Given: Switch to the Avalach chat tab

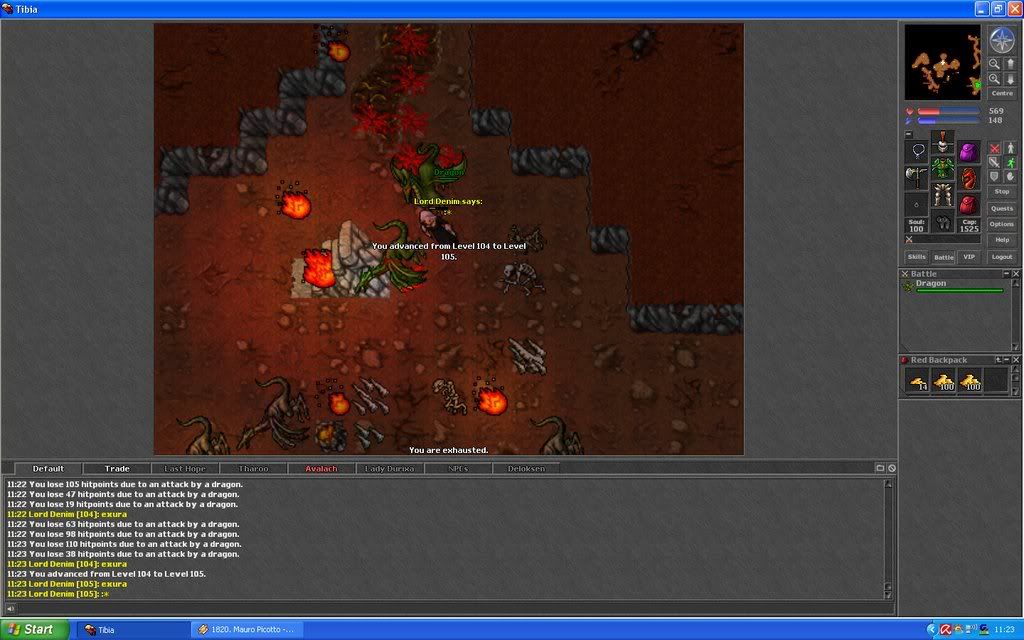Looking at the screenshot, I should click(x=321, y=468).
